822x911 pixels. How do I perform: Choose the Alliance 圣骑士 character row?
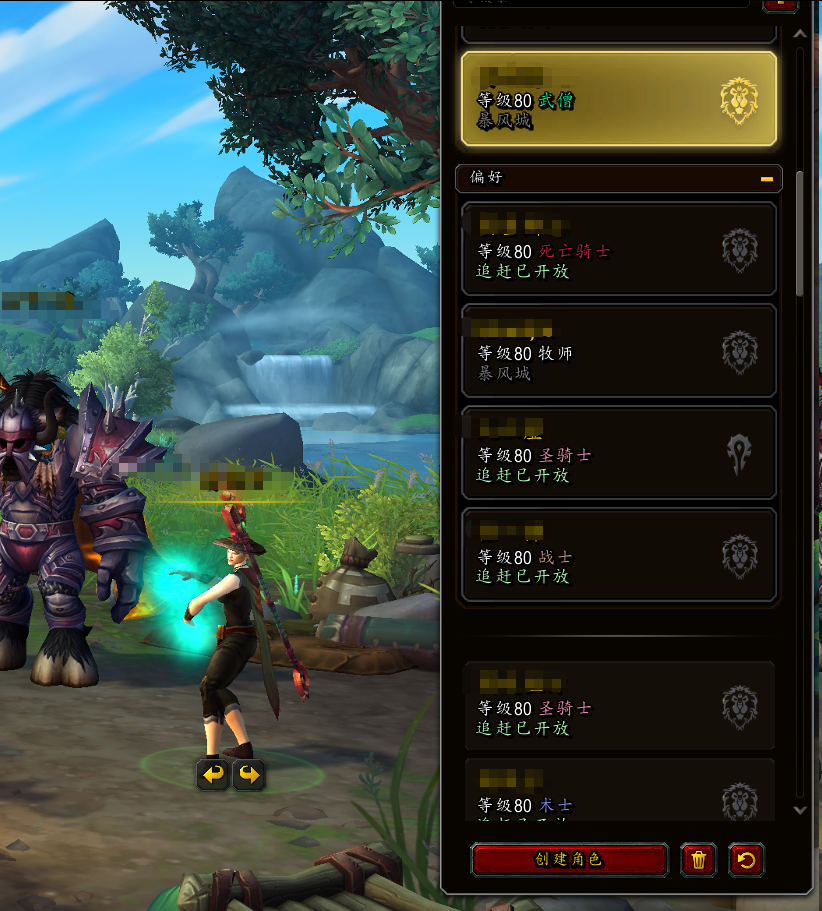click(x=618, y=707)
